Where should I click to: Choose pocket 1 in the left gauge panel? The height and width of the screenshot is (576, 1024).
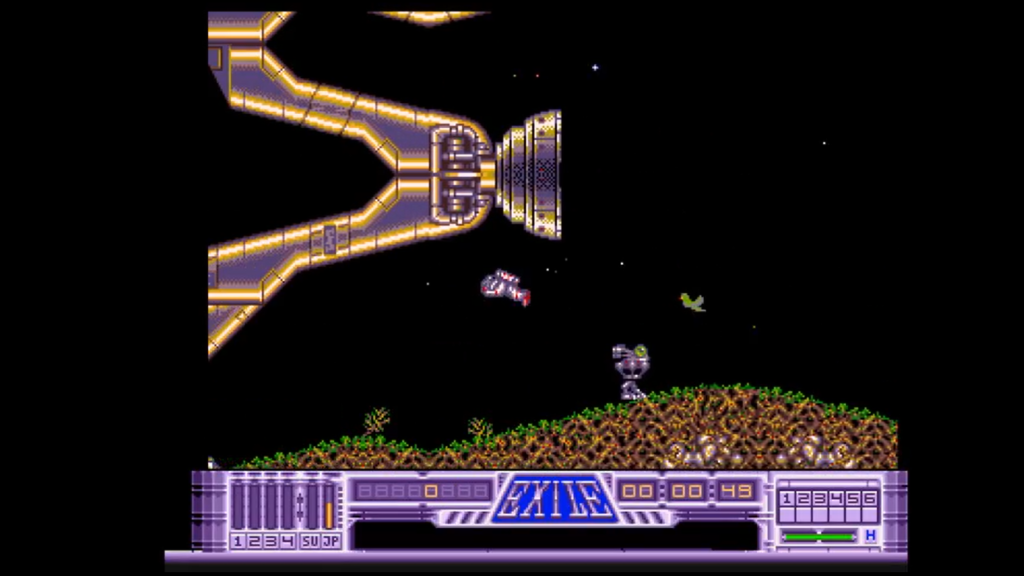238,541
